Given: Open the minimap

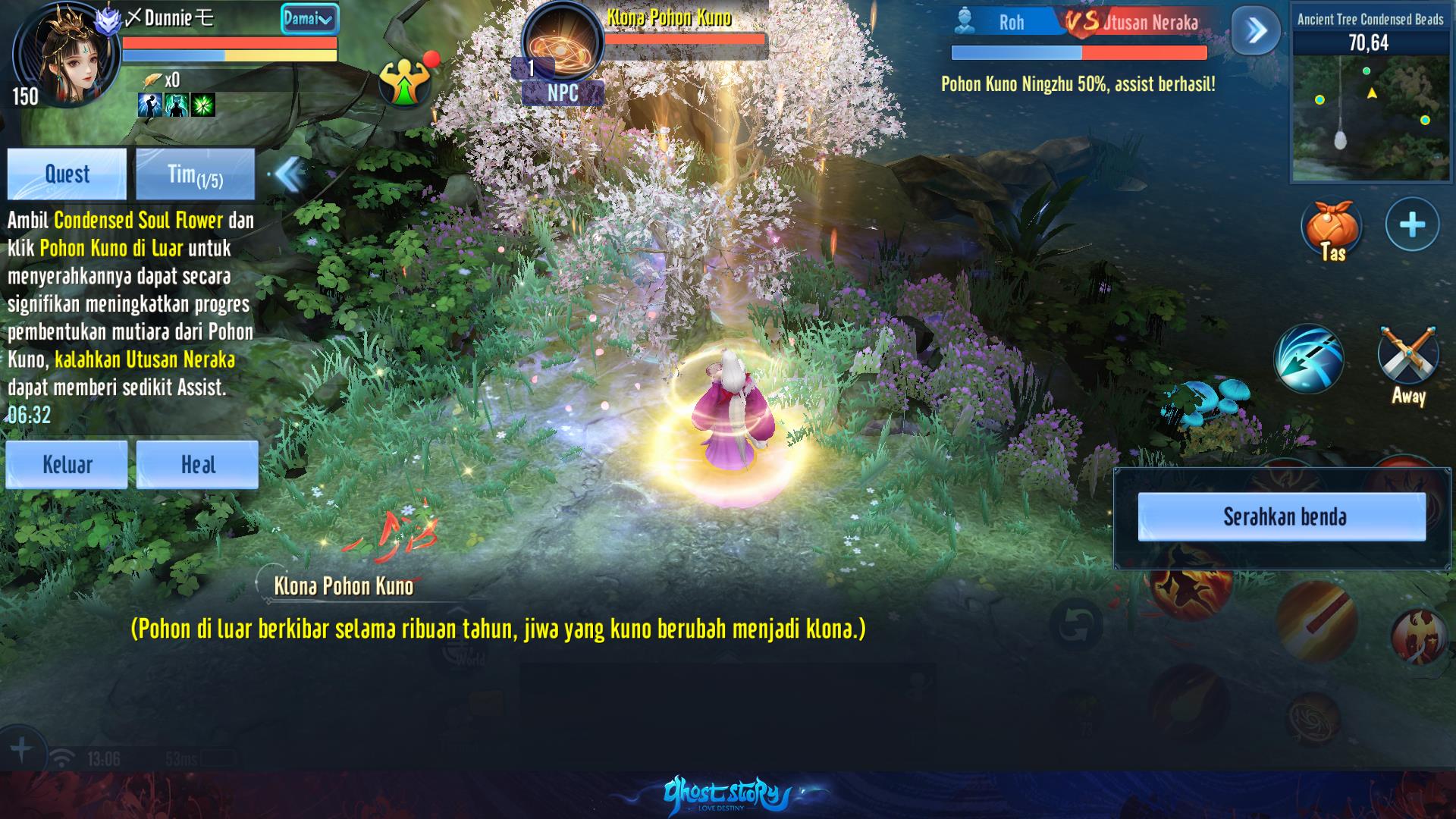Looking at the screenshot, I should pyautogui.click(x=1370, y=118).
